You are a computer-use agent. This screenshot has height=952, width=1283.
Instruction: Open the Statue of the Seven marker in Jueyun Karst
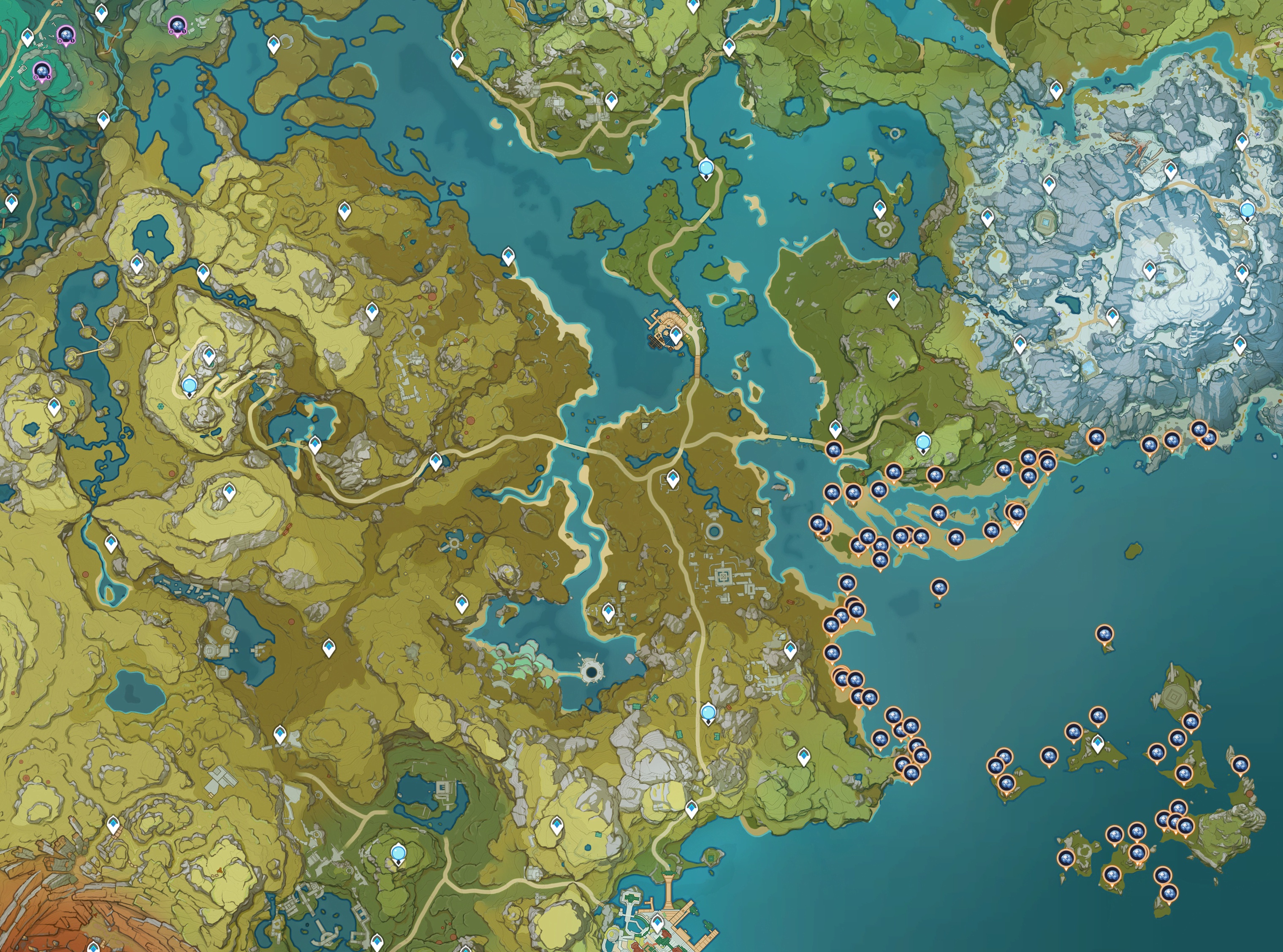[x=189, y=386]
